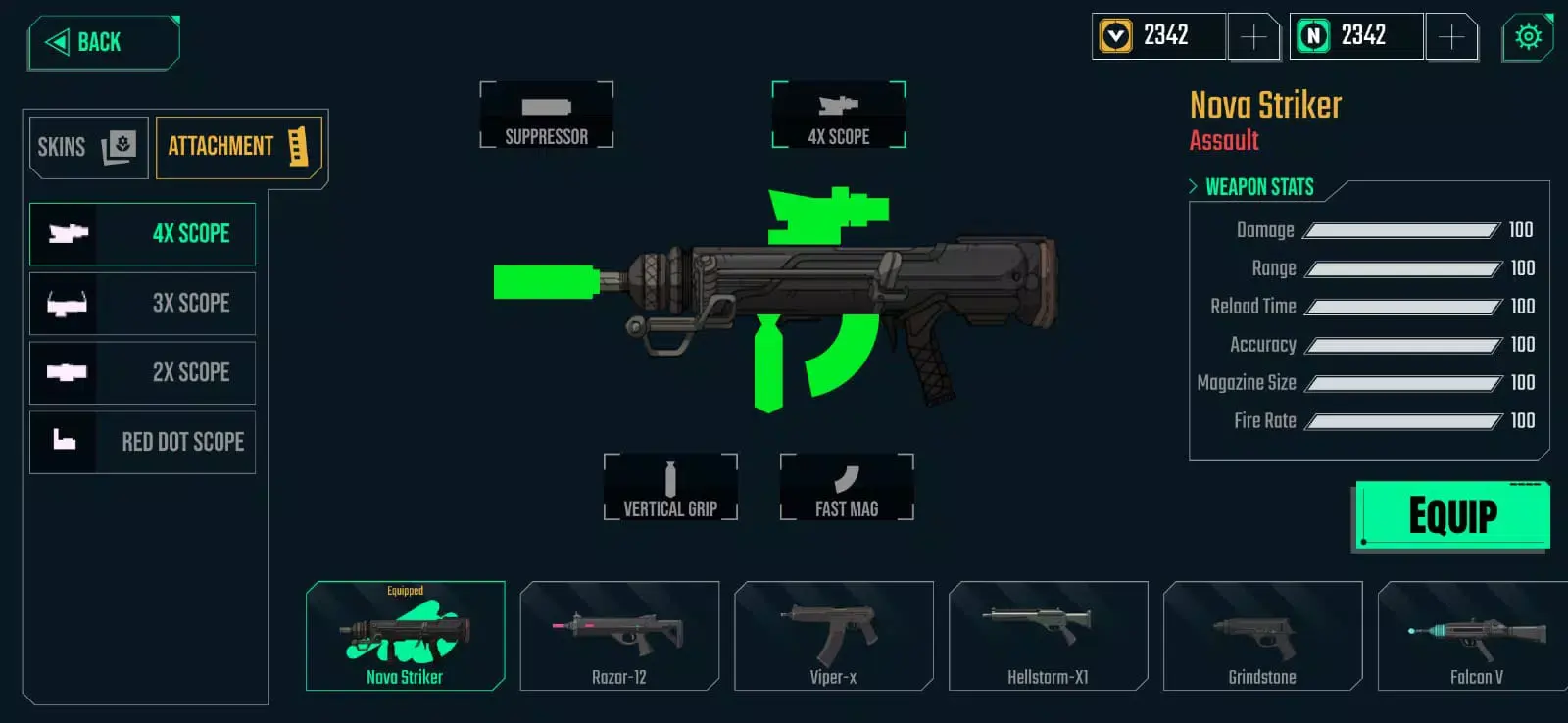Choose the 3X Scope attachment
Image resolution: width=1568 pixels, height=723 pixels.
click(x=143, y=304)
